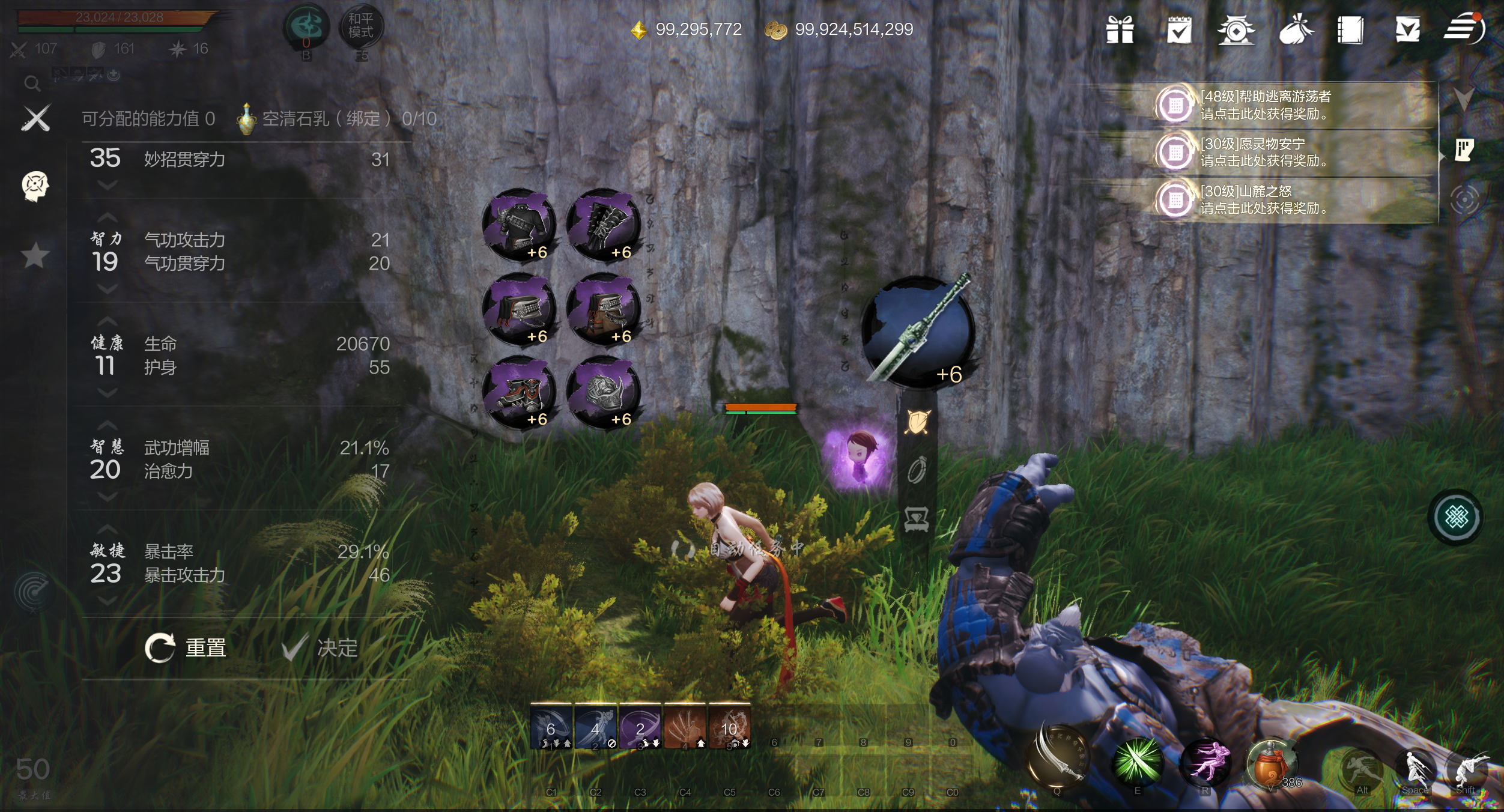
Task: Use the potion jar with 386 count
Action: (1270, 764)
